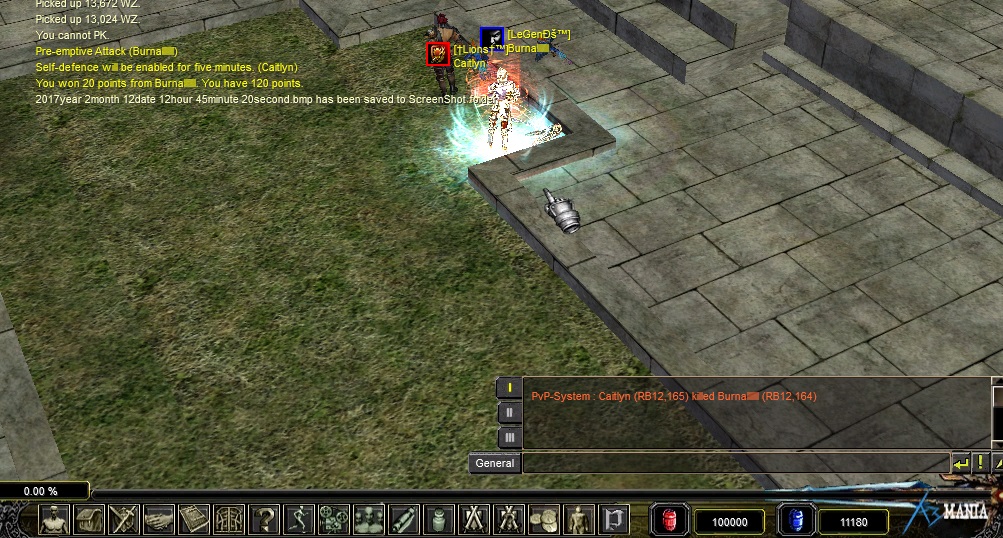Screen dimensions: 1003x538
Task: Use the red health potion slot
Action: [x=668, y=520]
